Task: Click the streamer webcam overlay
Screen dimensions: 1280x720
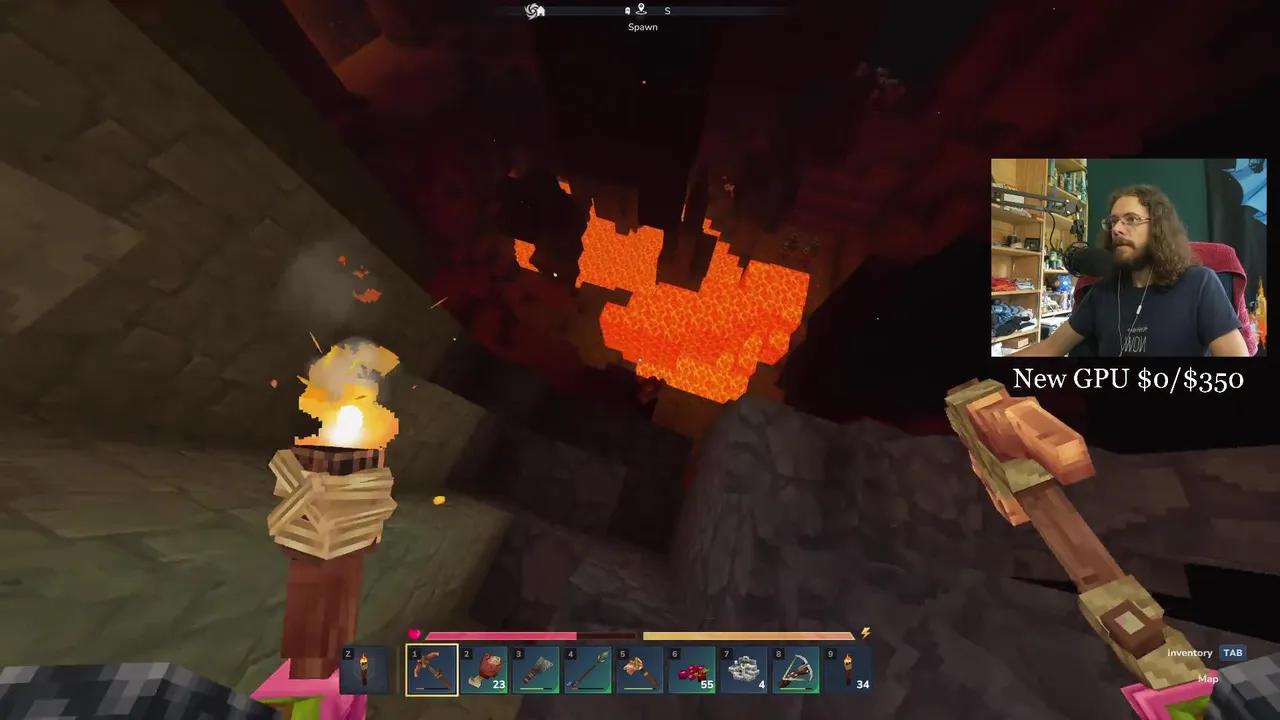Action: click(x=1128, y=256)
